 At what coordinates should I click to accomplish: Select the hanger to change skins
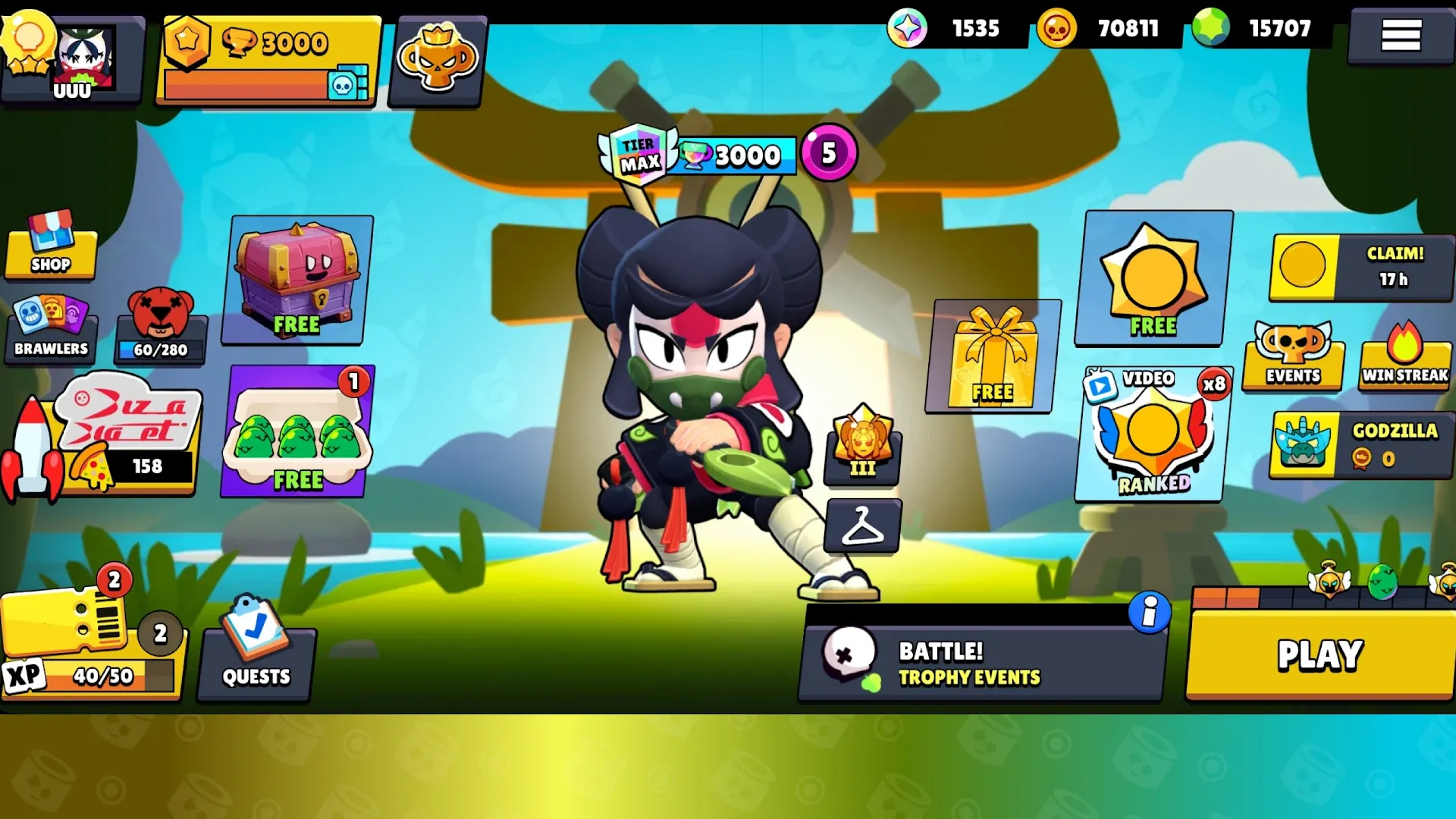pos(864,526)
